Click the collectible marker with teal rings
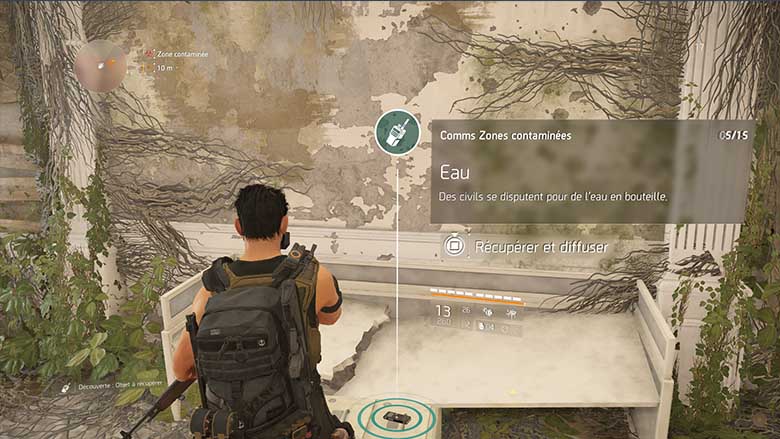The height and width of the screenshot is (439, 780). (395, 418)
